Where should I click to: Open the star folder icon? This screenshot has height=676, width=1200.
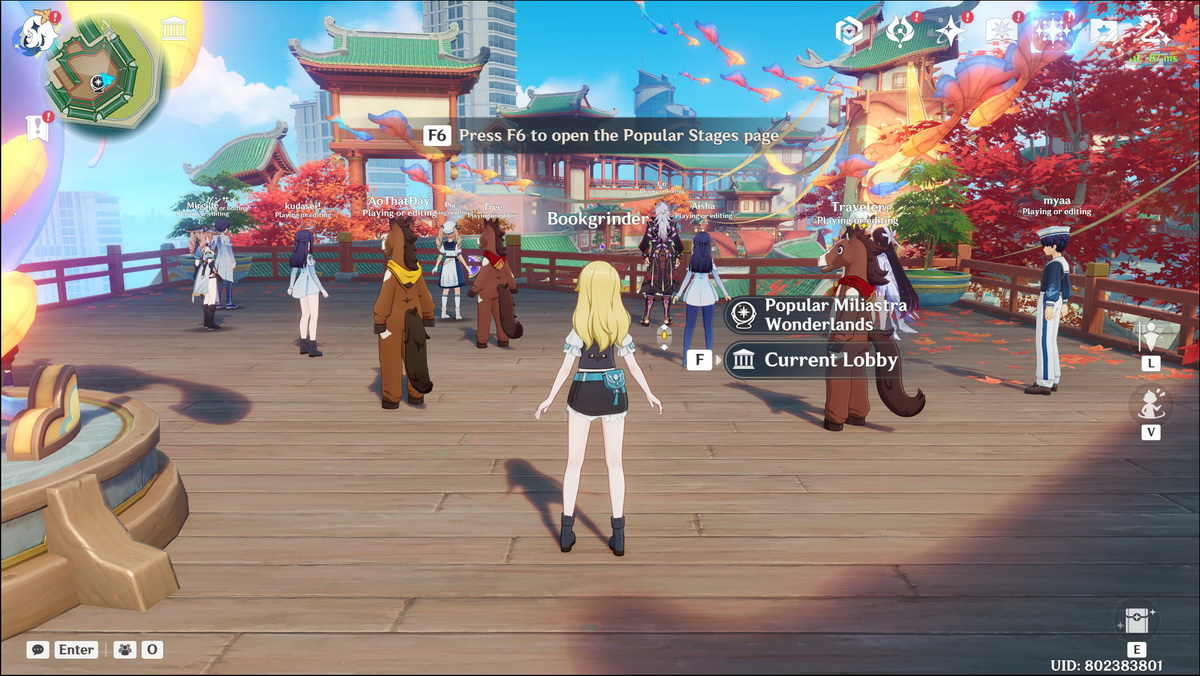1103,32
